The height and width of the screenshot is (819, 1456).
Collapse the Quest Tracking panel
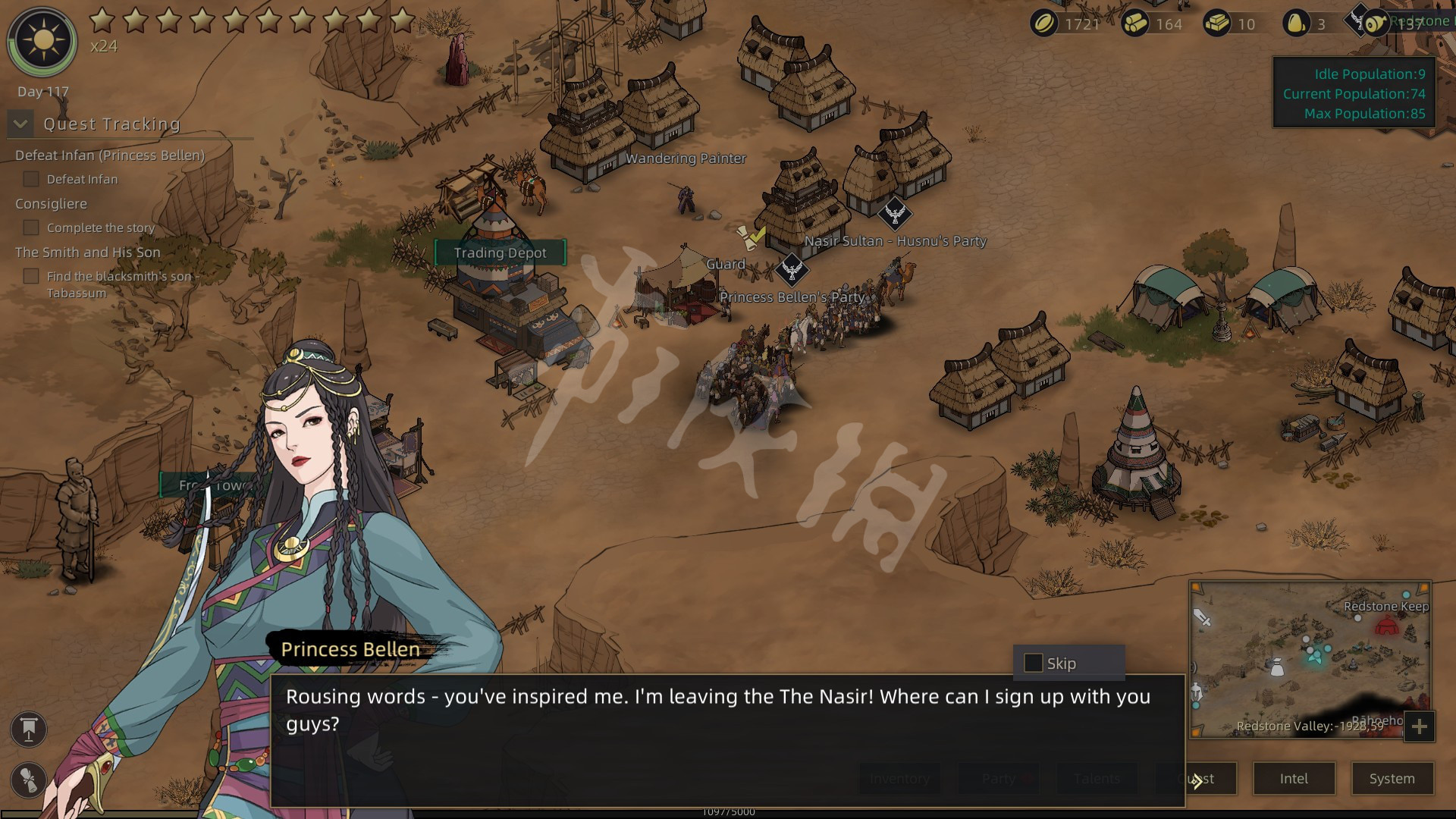pos(20,124)
